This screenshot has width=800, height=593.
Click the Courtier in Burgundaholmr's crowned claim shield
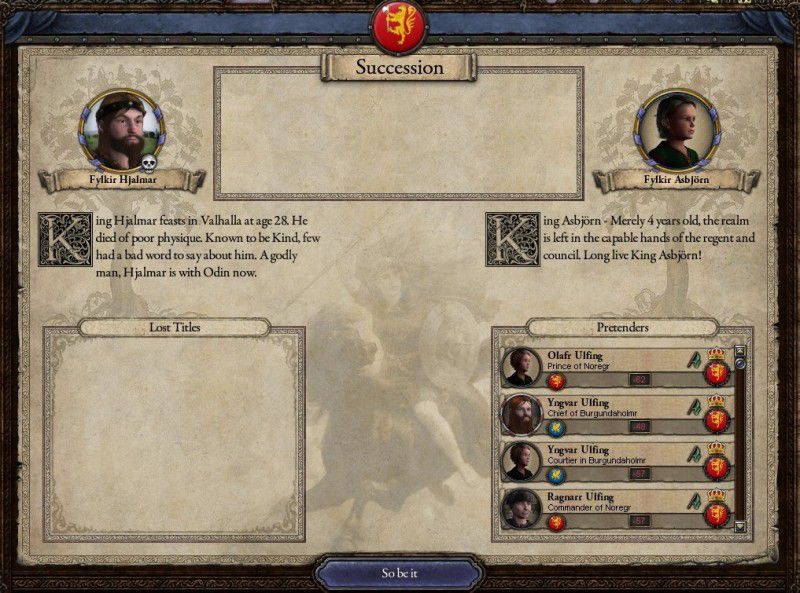click(715, 462)
